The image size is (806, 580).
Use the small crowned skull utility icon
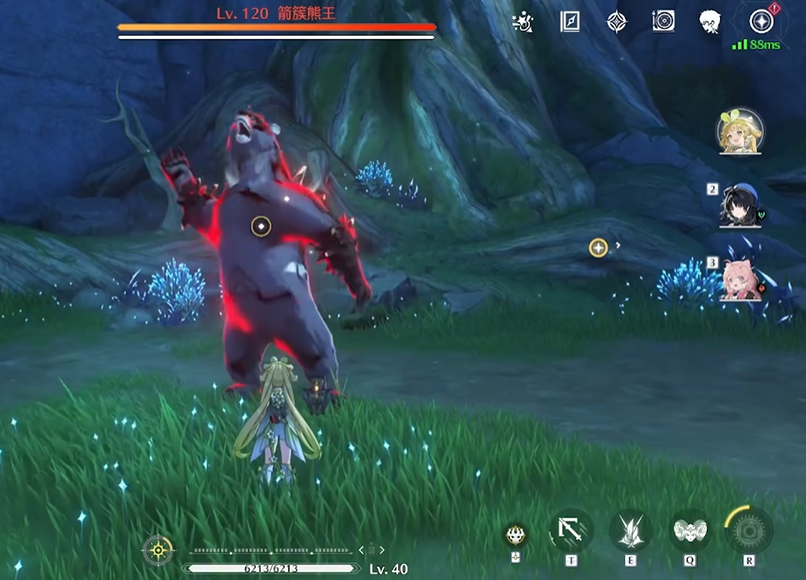pyautogui.click(x=516, y=534)
